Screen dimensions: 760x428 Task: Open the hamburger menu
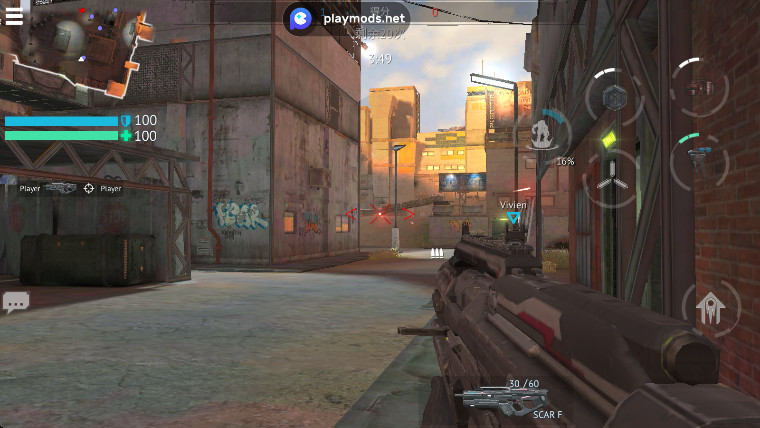(13, 15)
